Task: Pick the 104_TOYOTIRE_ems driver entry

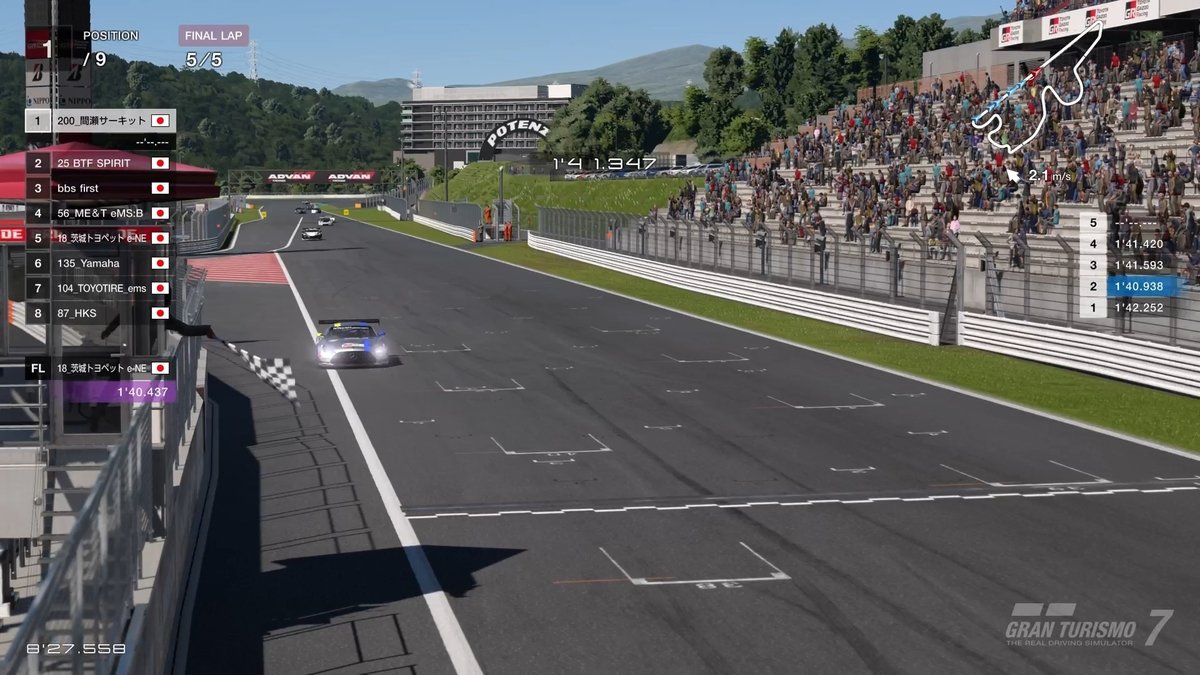Action: [100, 288]
